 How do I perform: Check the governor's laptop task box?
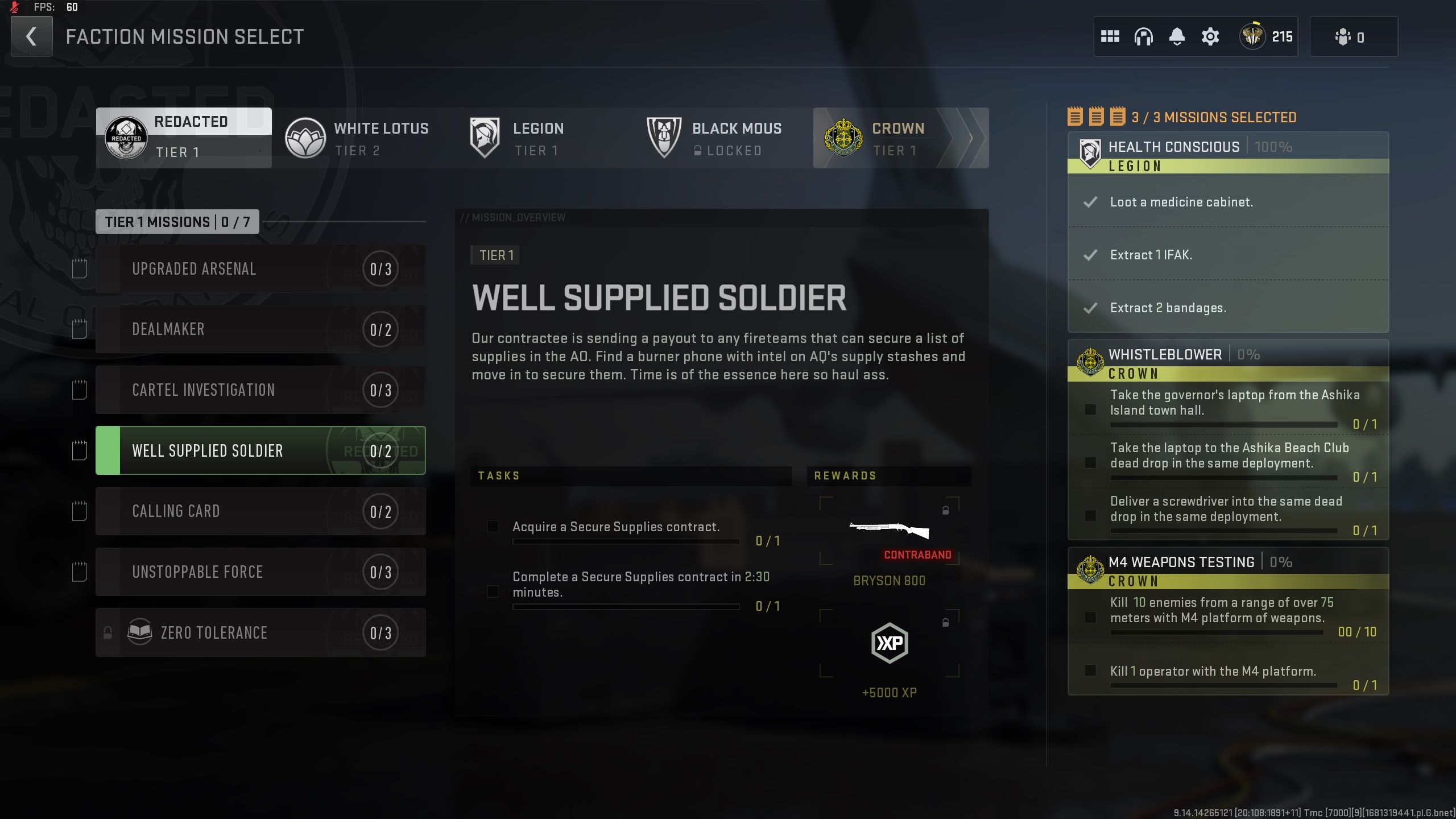(1090, 408)
